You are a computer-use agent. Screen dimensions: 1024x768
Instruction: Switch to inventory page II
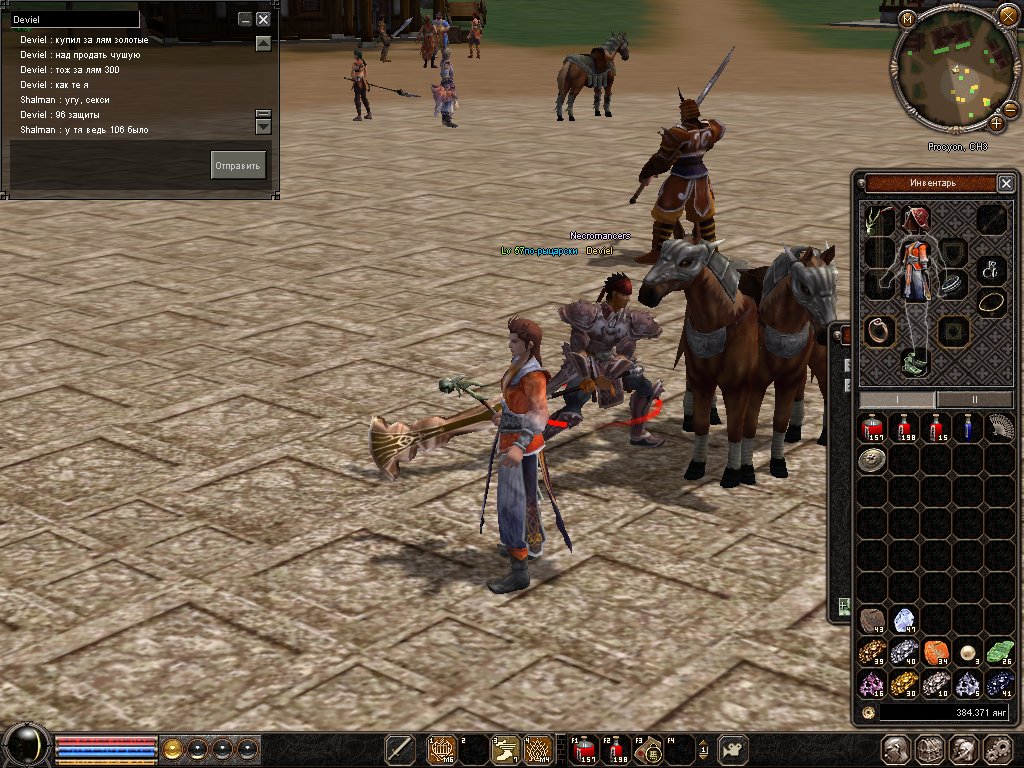pos(975,399)
